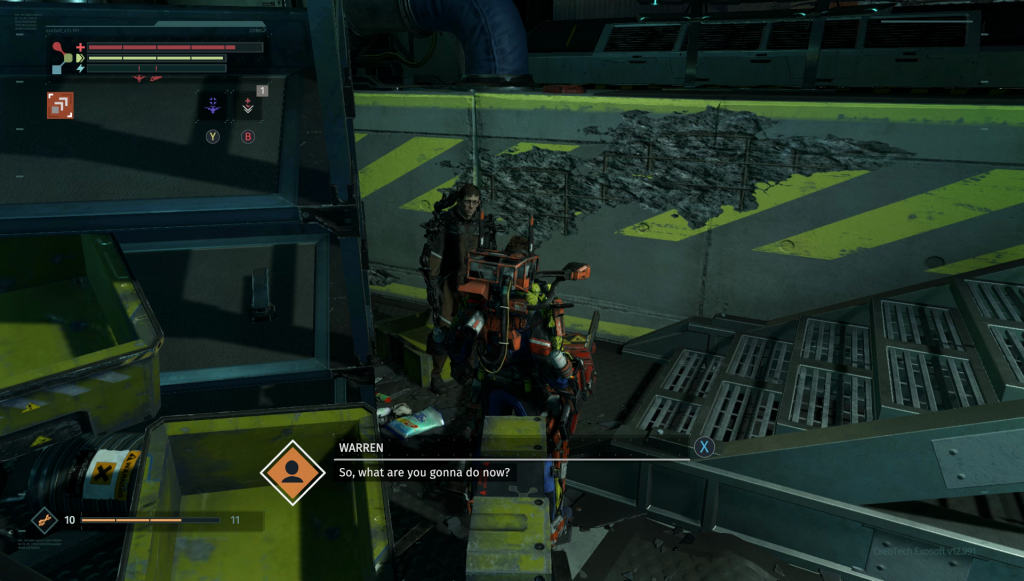Image resolution: width=1024 pixels, height=581 pixels.
Task: Click Warren's orange speaker portrait icon
Action: click(292, 472)
